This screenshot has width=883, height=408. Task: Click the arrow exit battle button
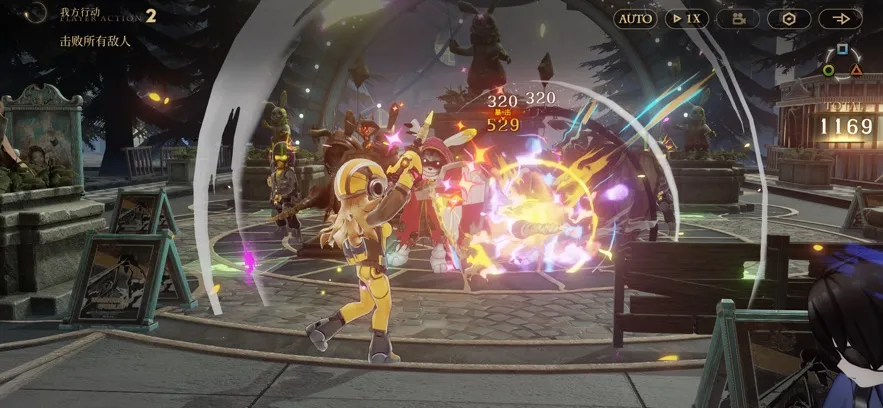coord(840,19)
